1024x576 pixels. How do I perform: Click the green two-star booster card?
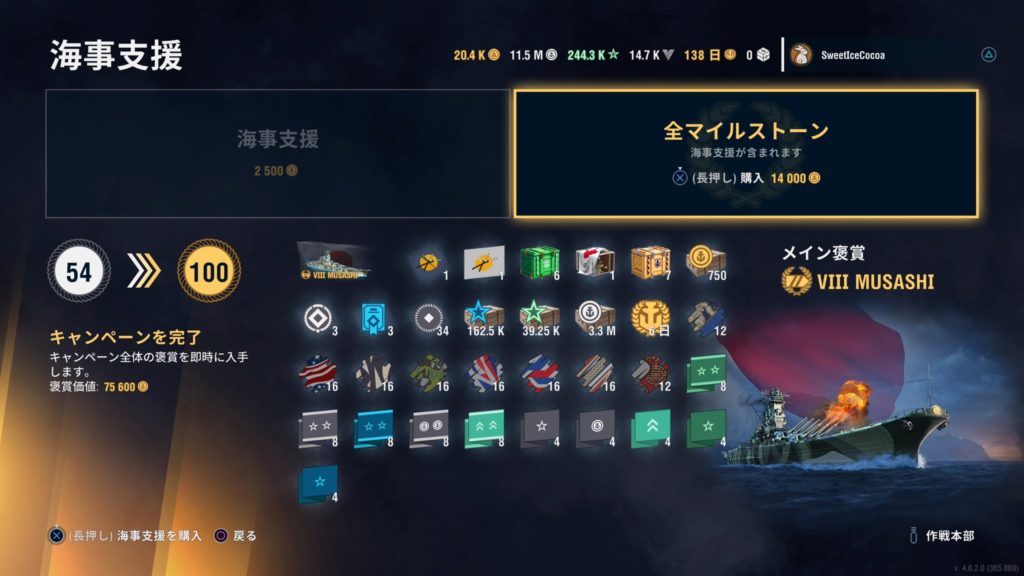point(705,374)
